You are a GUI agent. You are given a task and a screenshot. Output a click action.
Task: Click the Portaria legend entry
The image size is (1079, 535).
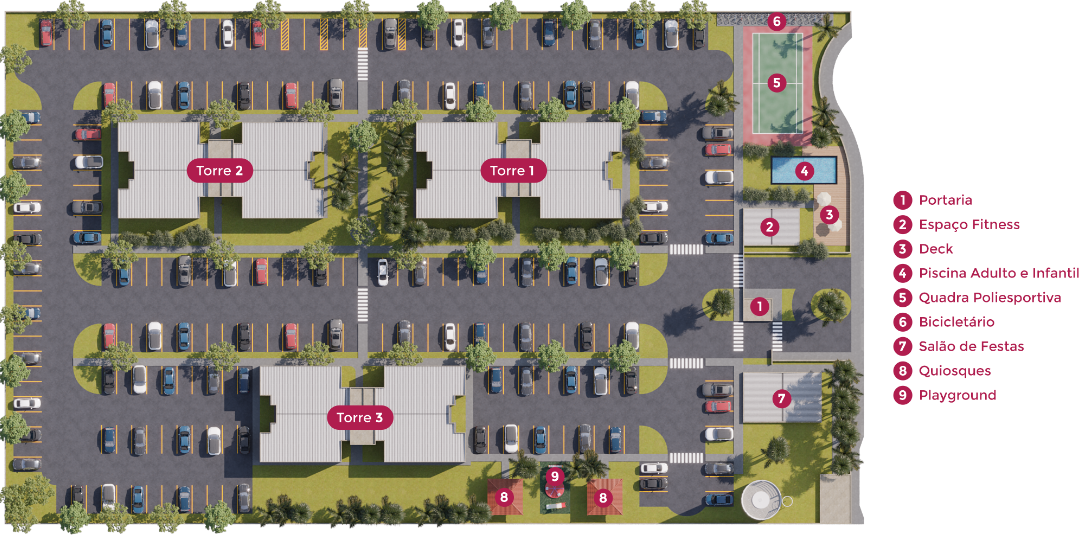[945, 200]
